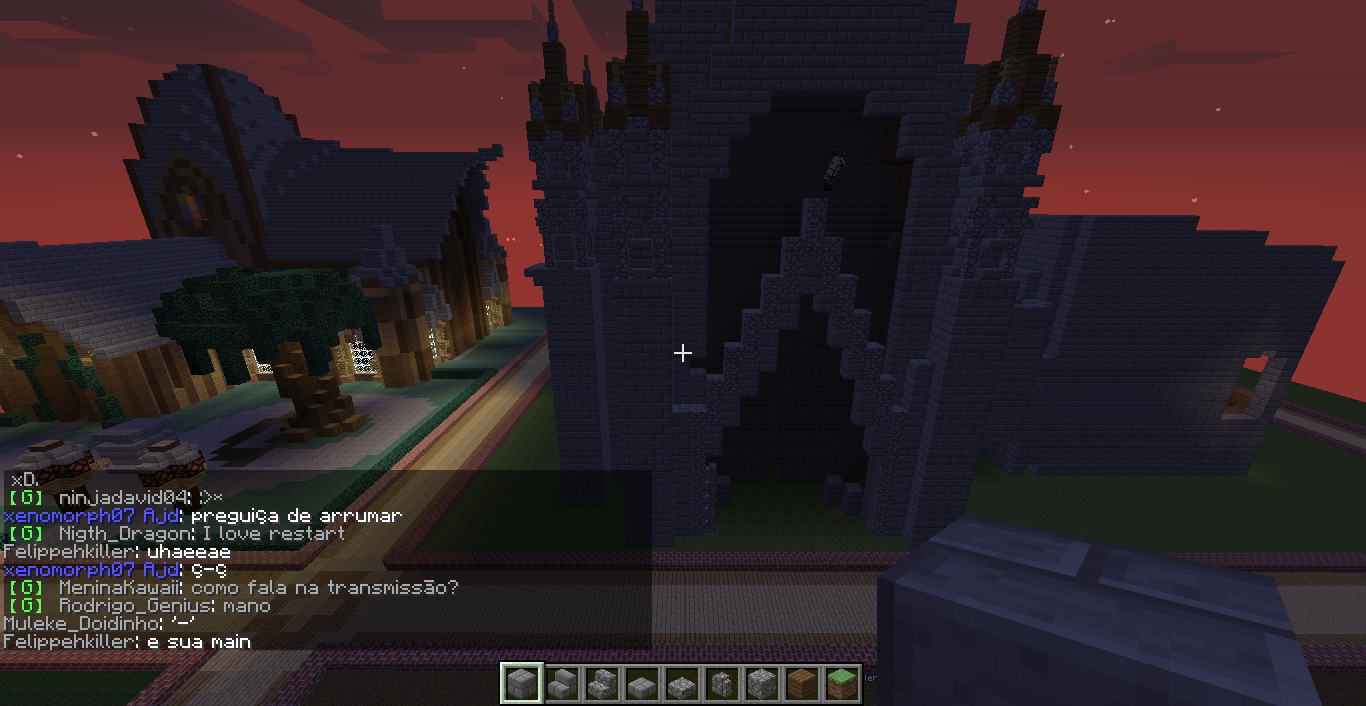Select the stone brick stairs slot

tap(560, 683)
